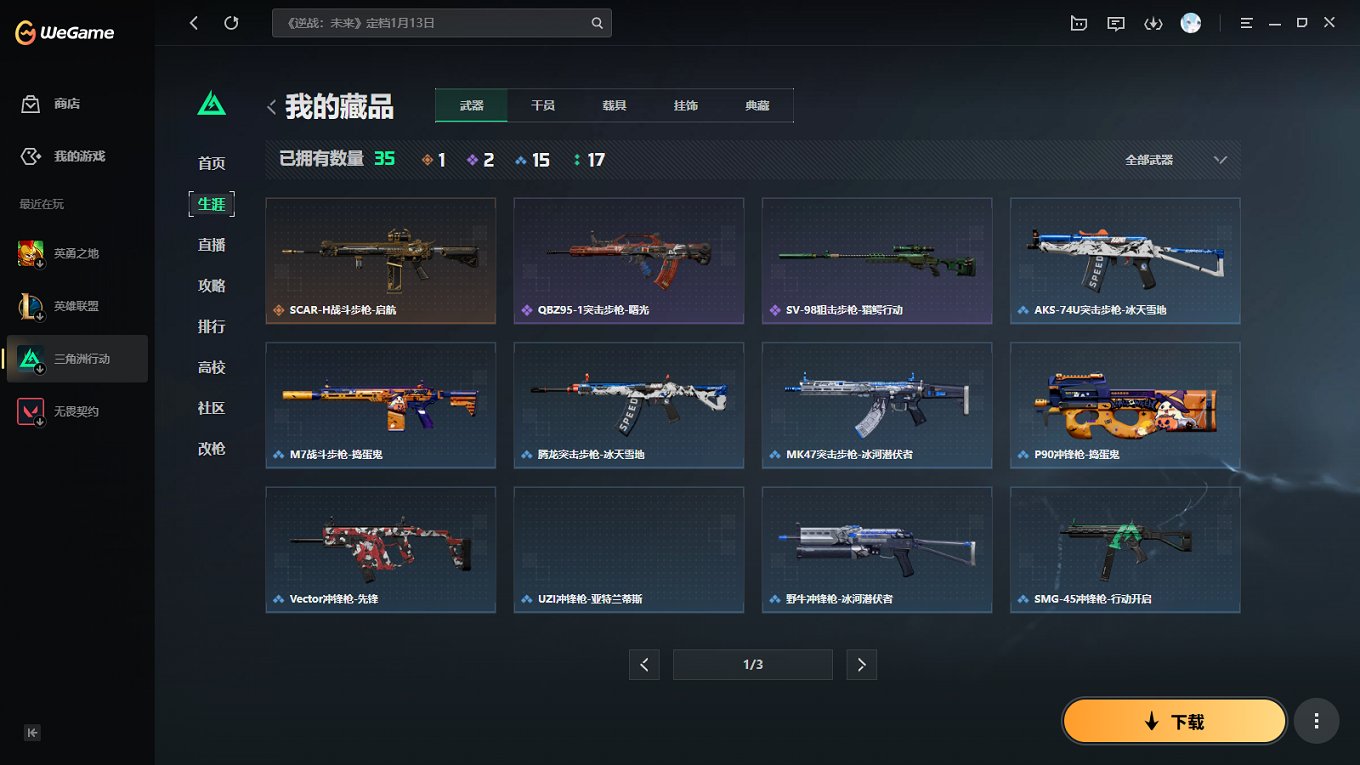
Task: Click the back arrow beside 我的藏品
Action: [x=271, y=106]
